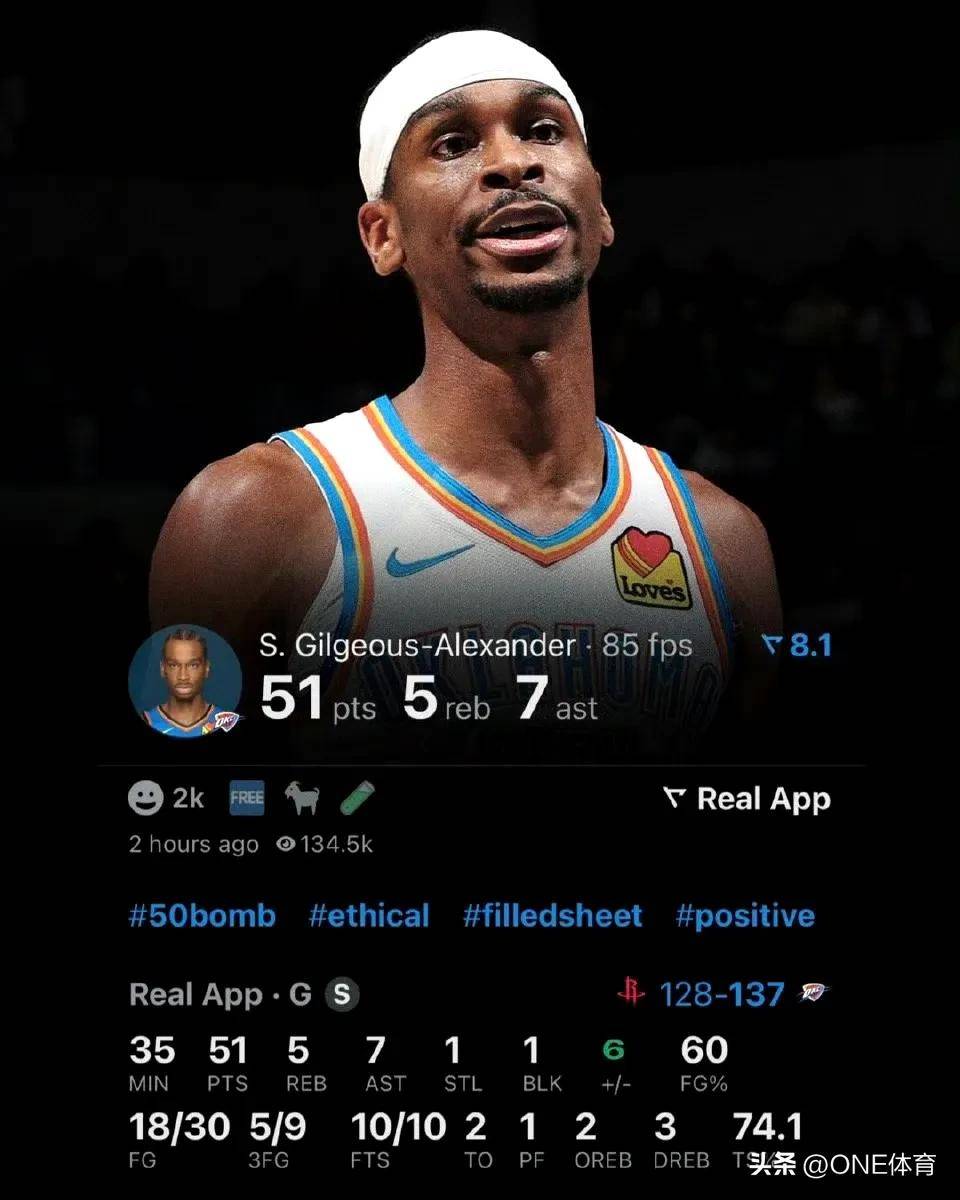
Task: Open the S. Gilgeous-Alexander player name
Action: (x=417, y=646)
